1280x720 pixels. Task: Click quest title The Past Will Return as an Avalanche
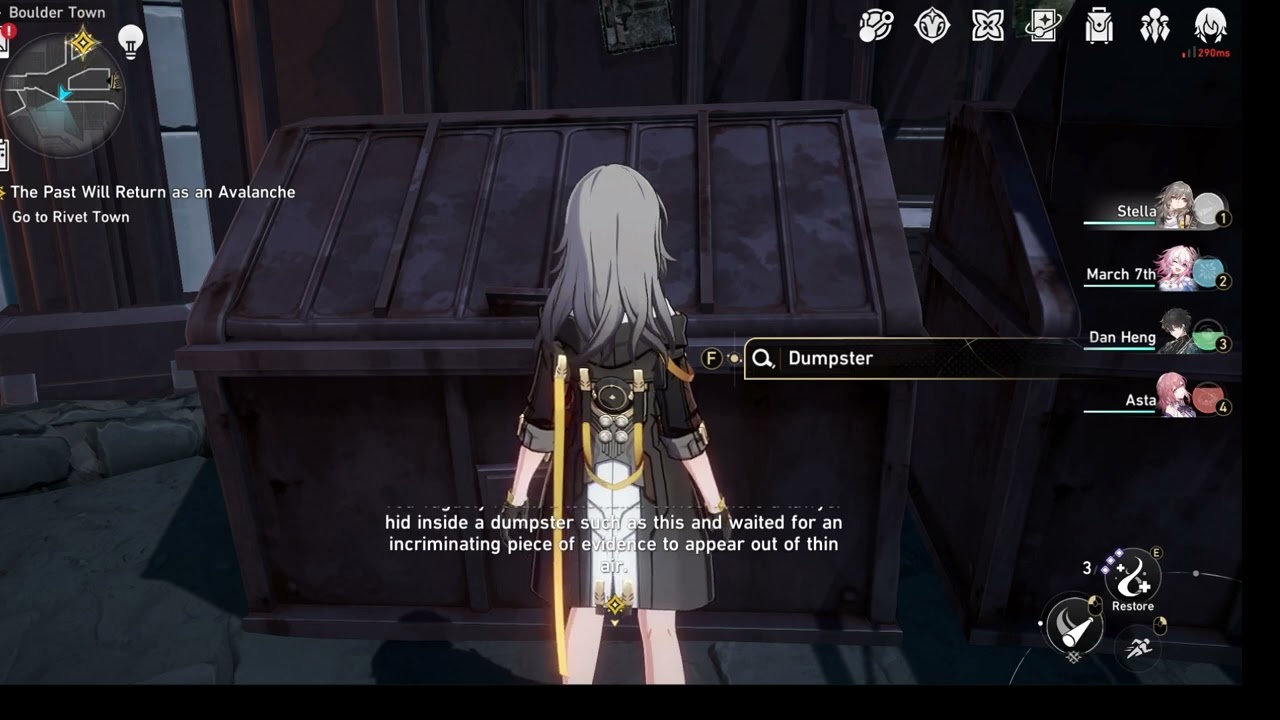tap(151, 191)
